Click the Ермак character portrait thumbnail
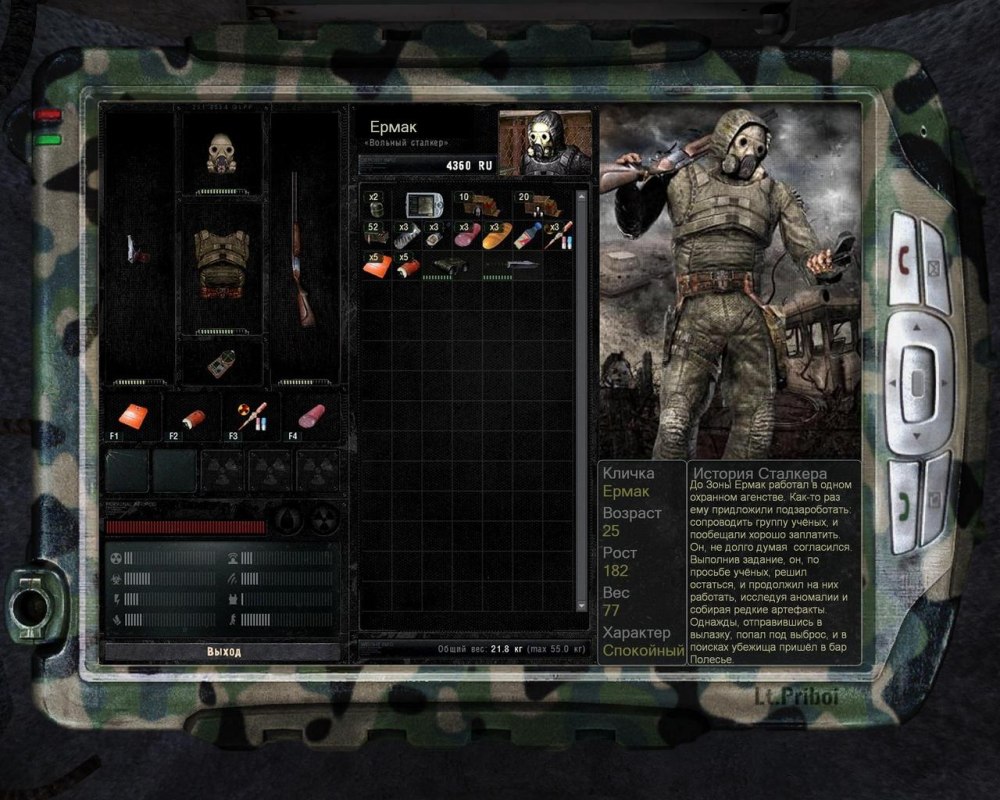This screenshot has height=800, width=1000. click(x=544, y=143)
